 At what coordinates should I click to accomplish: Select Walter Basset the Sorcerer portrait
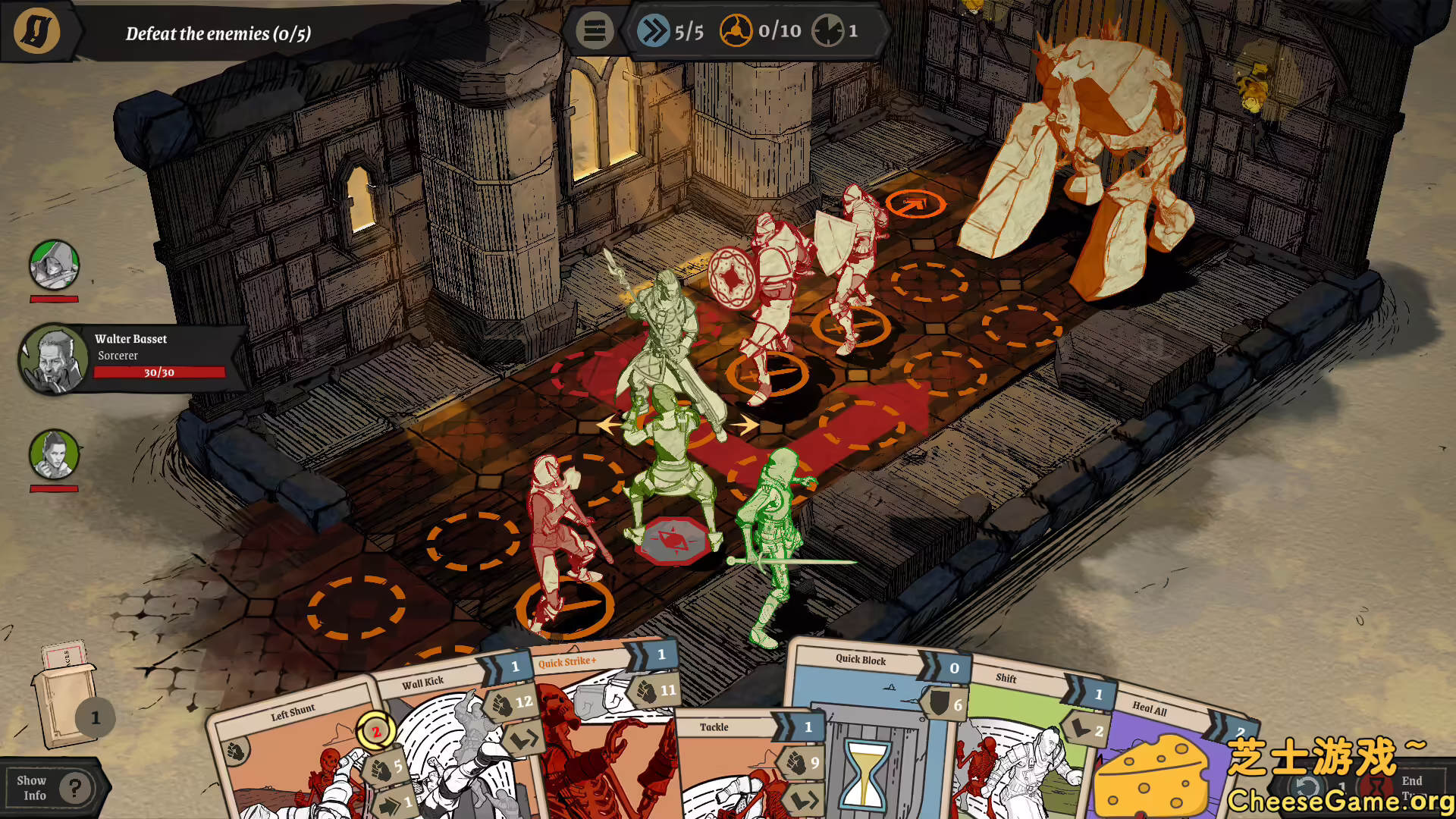click(x=54, y=361)
